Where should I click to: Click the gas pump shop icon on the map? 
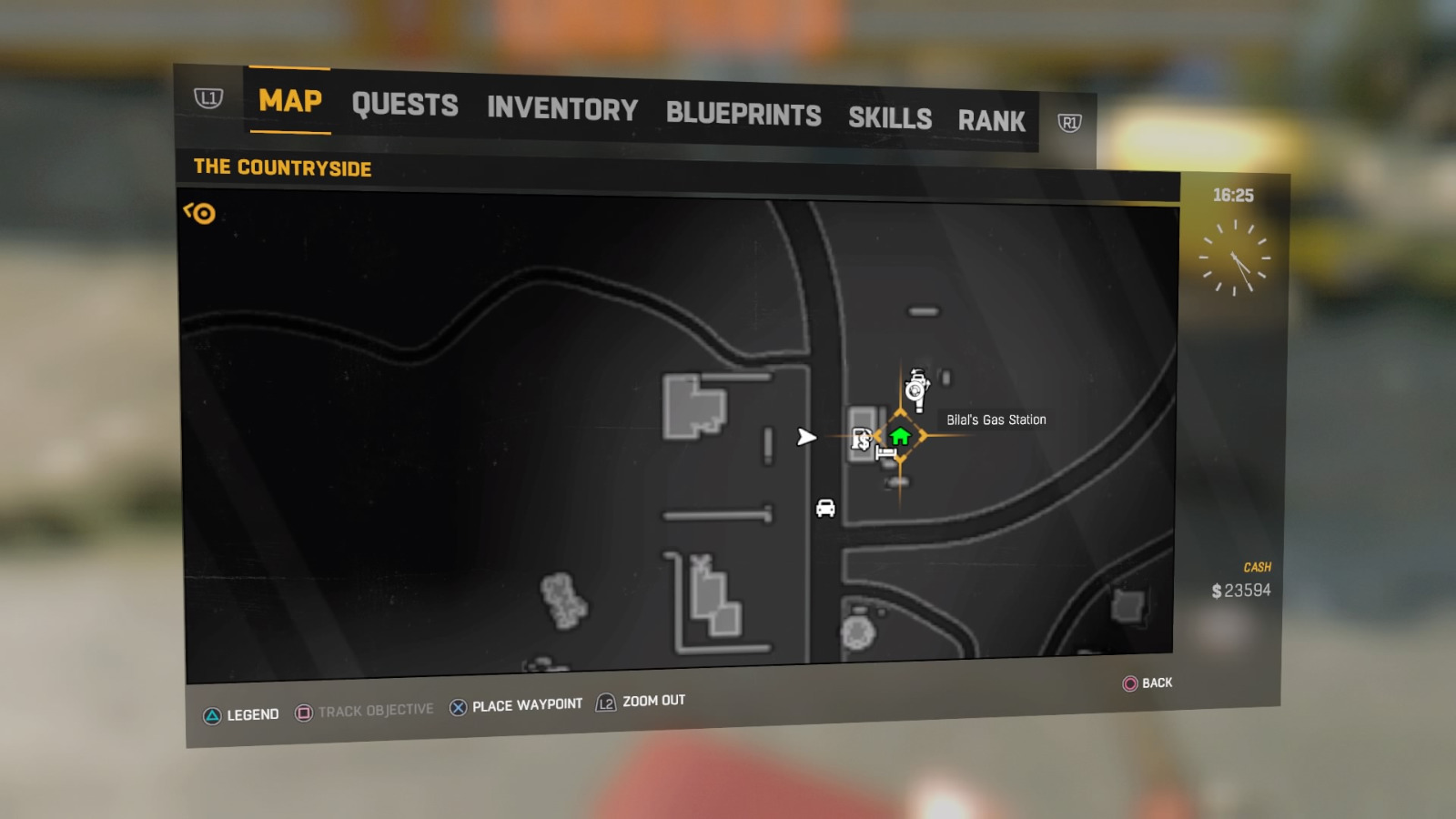863,440
